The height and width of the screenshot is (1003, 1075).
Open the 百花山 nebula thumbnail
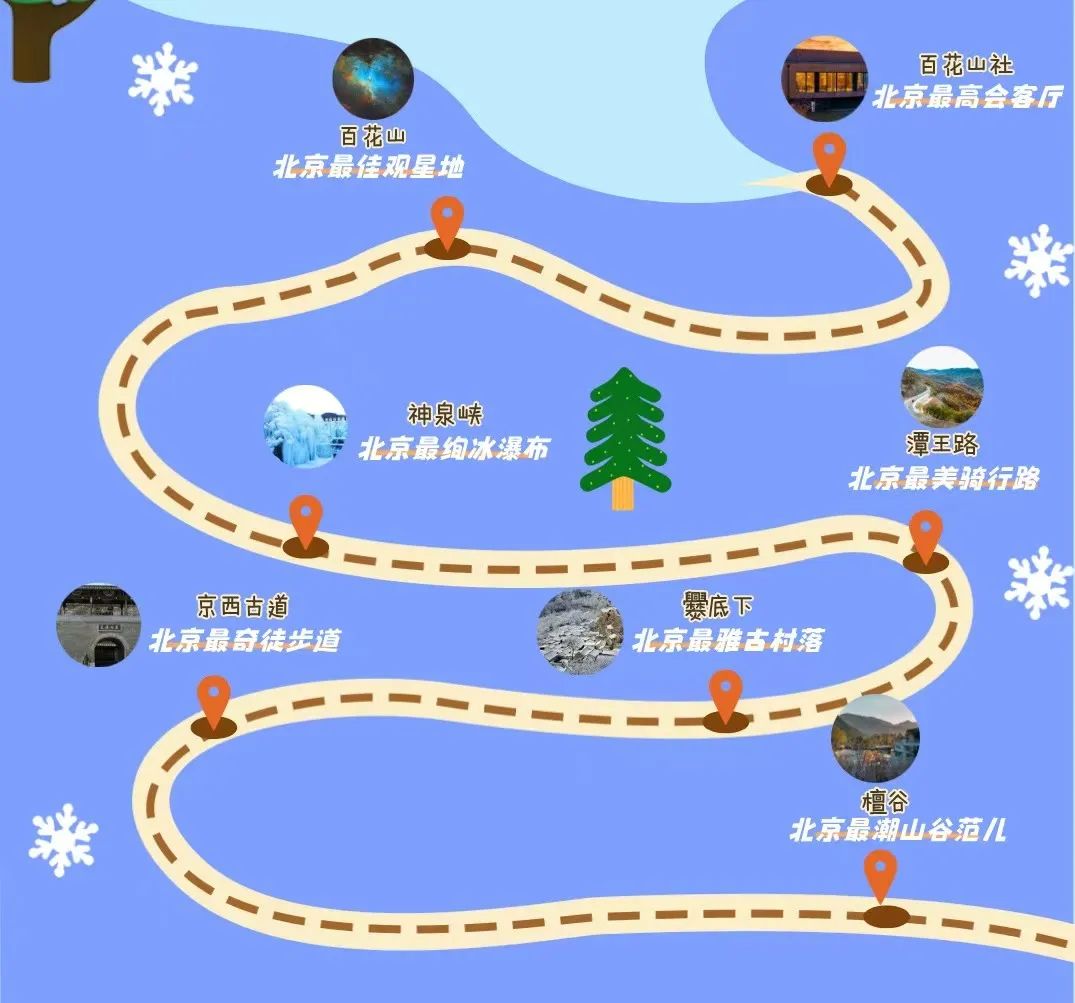point(373,78)
